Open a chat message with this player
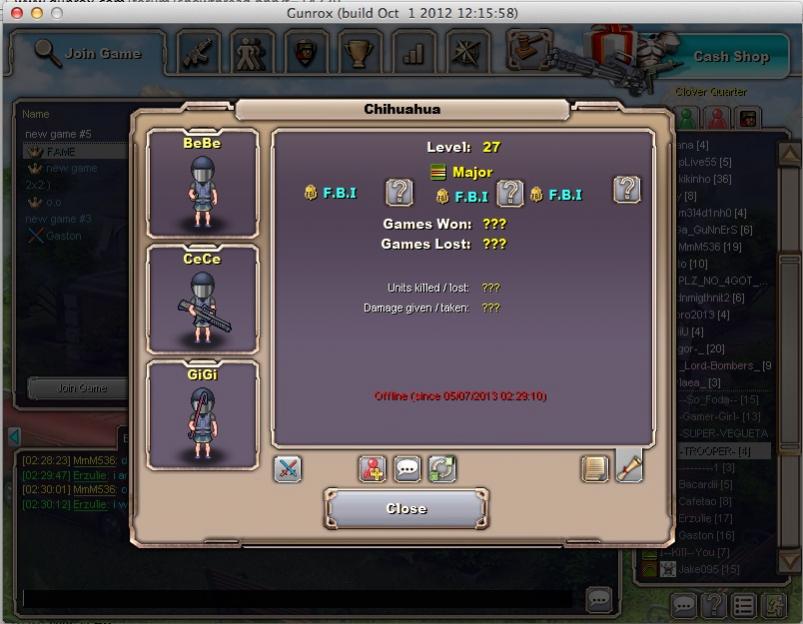Image resolution: width=803 pixels, height=624 pixels. click(407, 469)
